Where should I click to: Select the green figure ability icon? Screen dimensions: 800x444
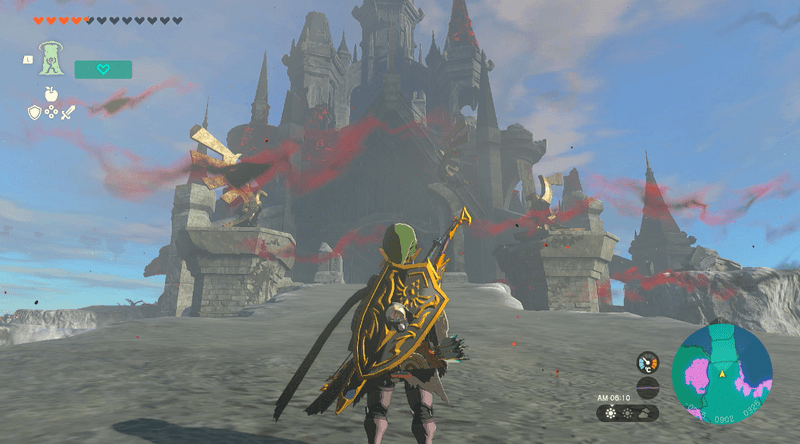pyautogui.click(x=53, y=61)
